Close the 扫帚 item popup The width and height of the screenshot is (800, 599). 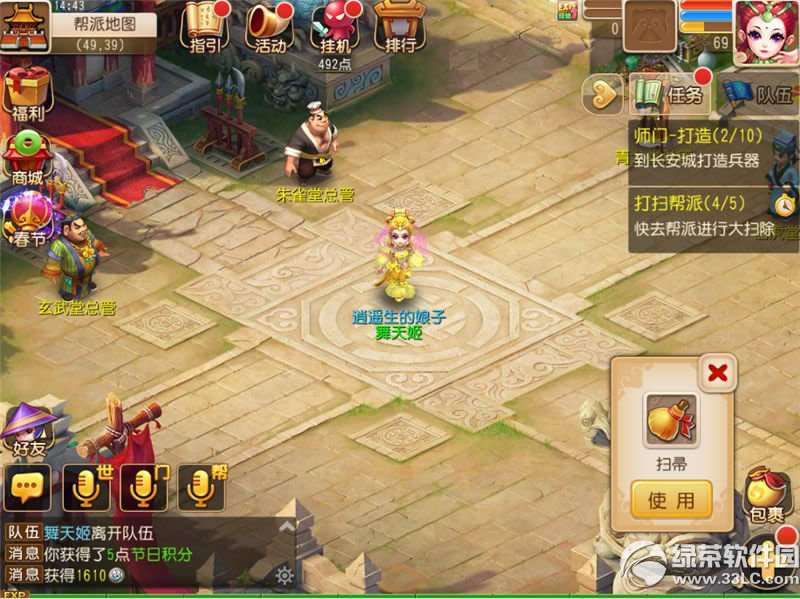coord(717,373)
